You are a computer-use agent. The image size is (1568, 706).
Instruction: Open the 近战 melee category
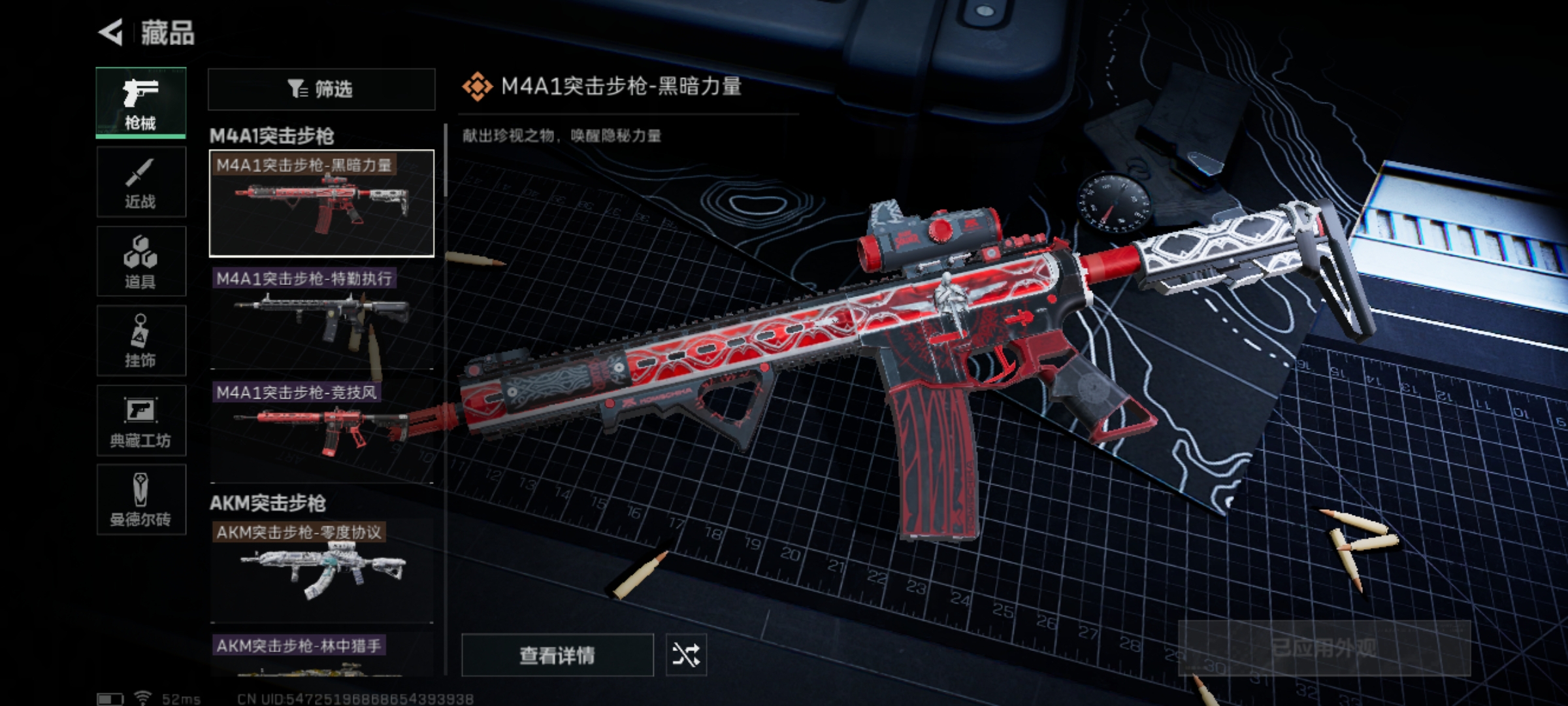(x=141, y=182)
